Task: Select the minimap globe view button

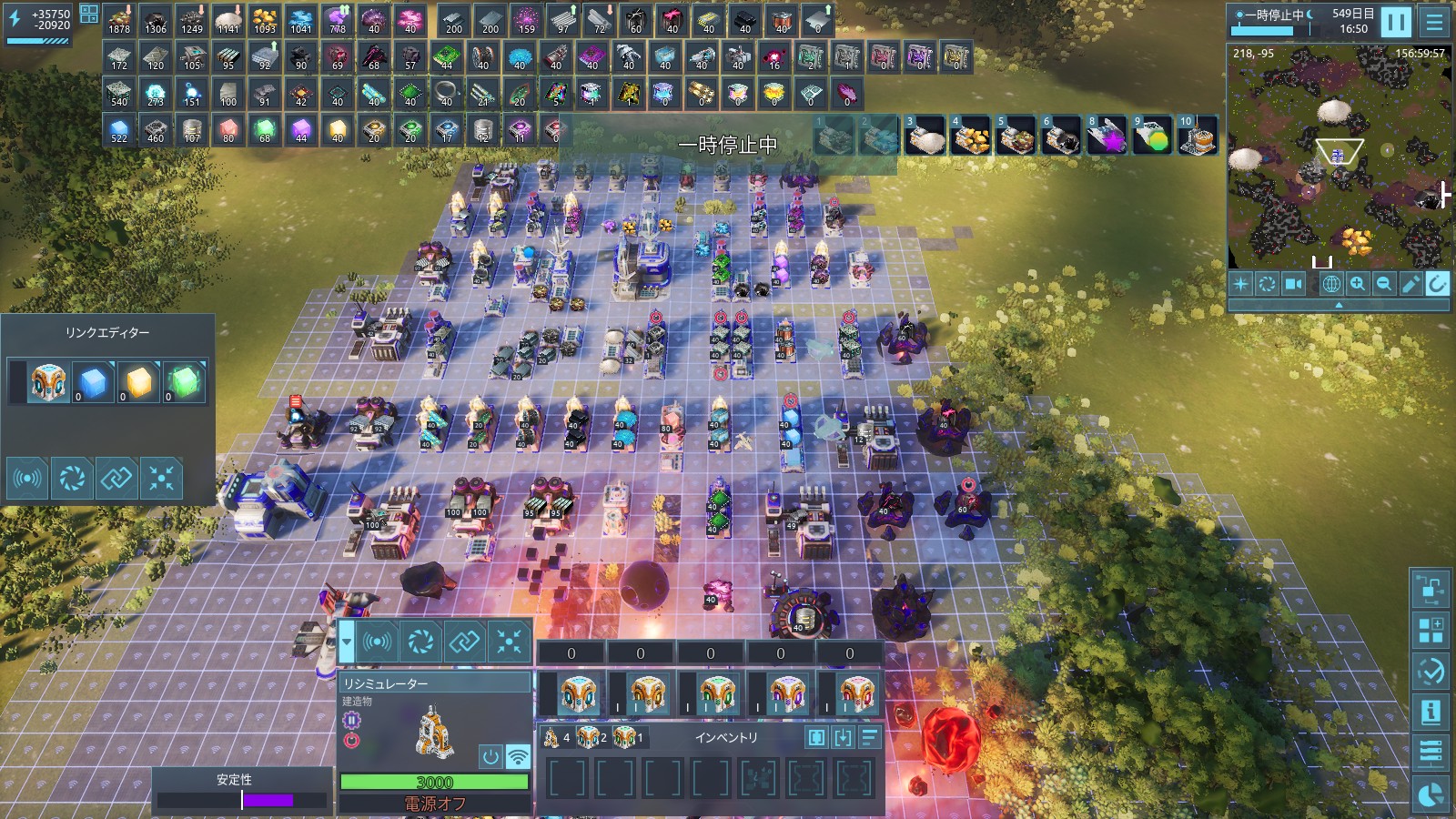Action: coord(1330,284)
